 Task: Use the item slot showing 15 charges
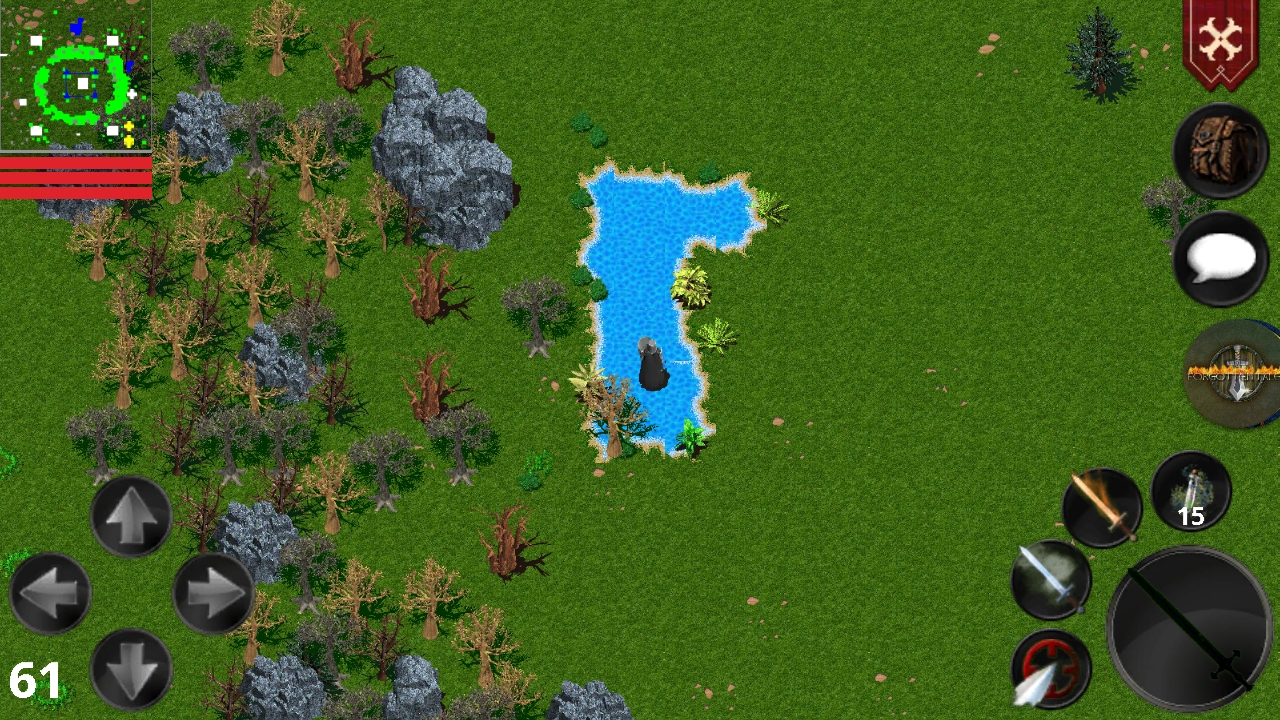[x=1190, y=490]
